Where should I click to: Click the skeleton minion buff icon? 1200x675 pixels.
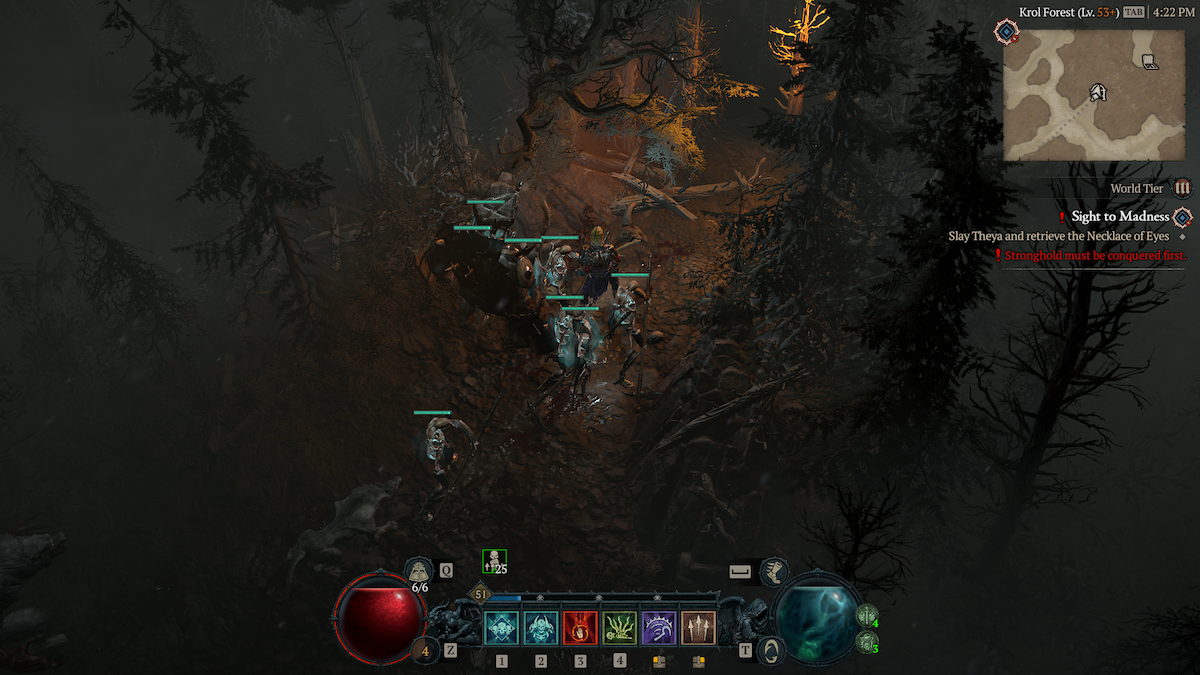click(494, 562)
